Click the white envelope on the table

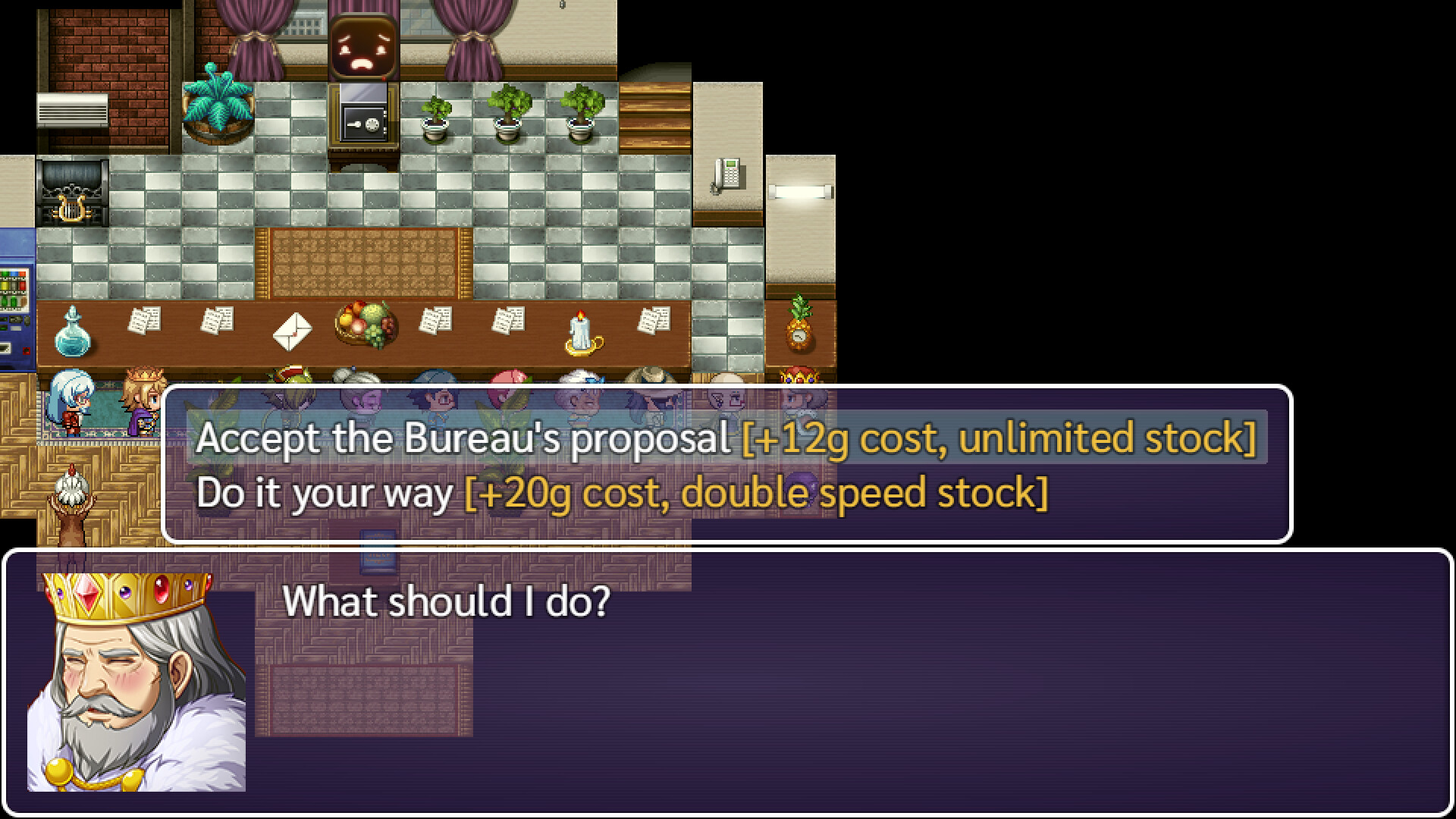click(x=293, y=331)
